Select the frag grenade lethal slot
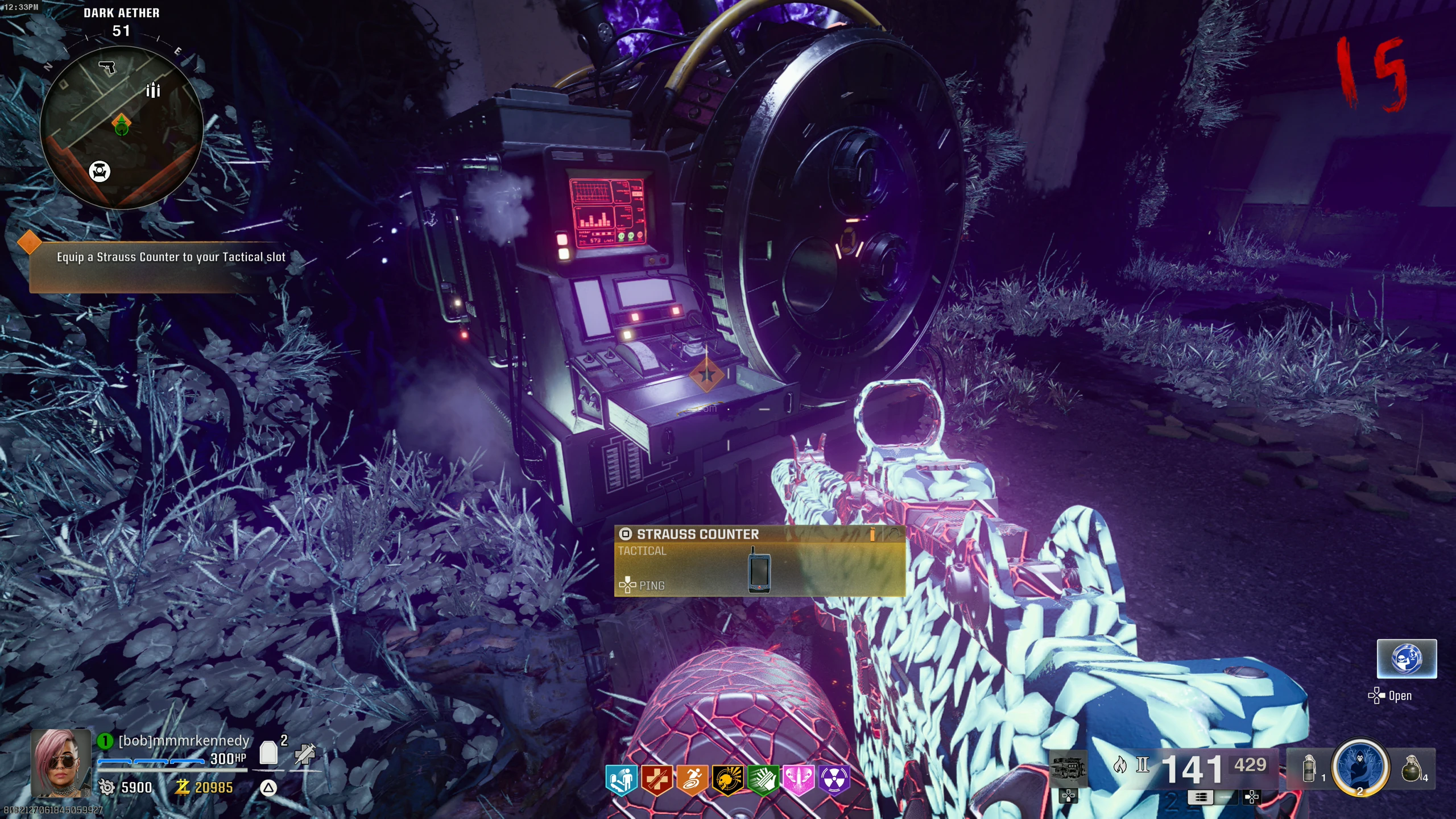This screenshot has width=1456, height=819. tap(1412, 768)
